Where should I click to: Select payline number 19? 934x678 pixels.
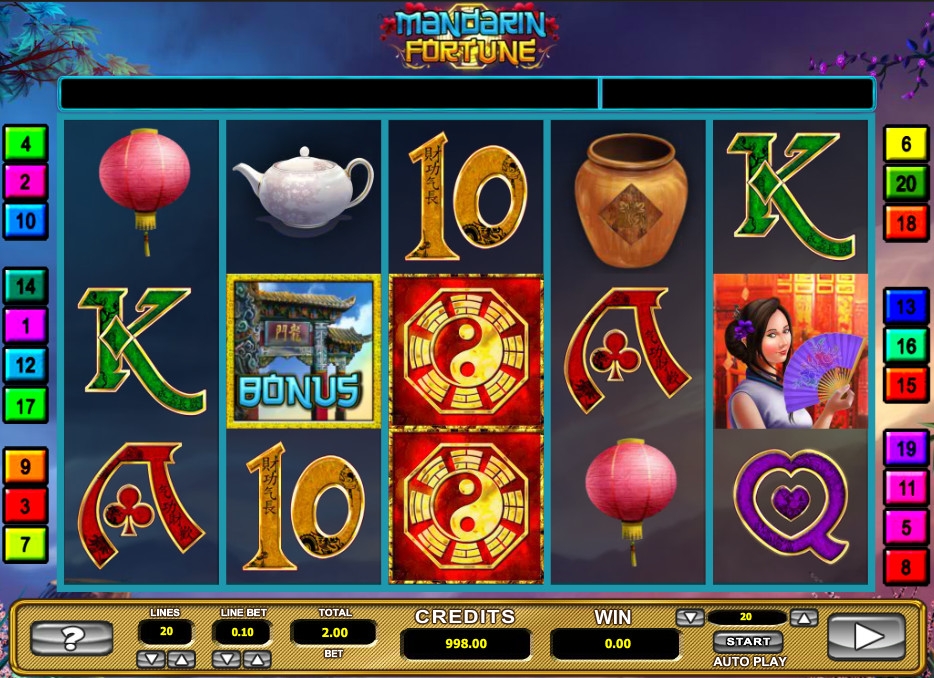click(x=906, y=449)
